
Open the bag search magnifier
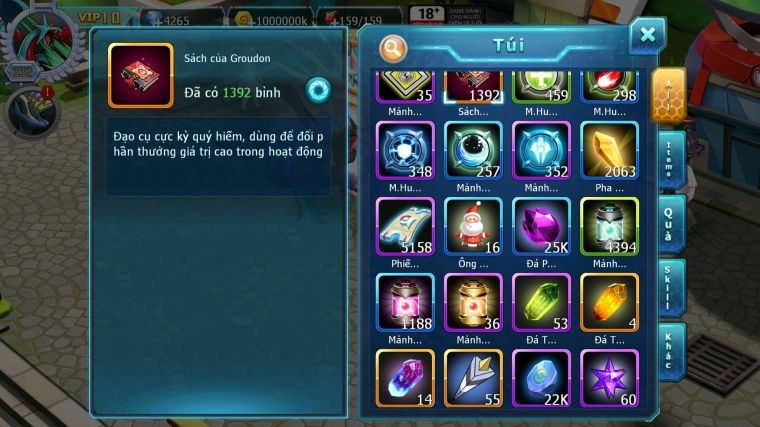[394, 47]
